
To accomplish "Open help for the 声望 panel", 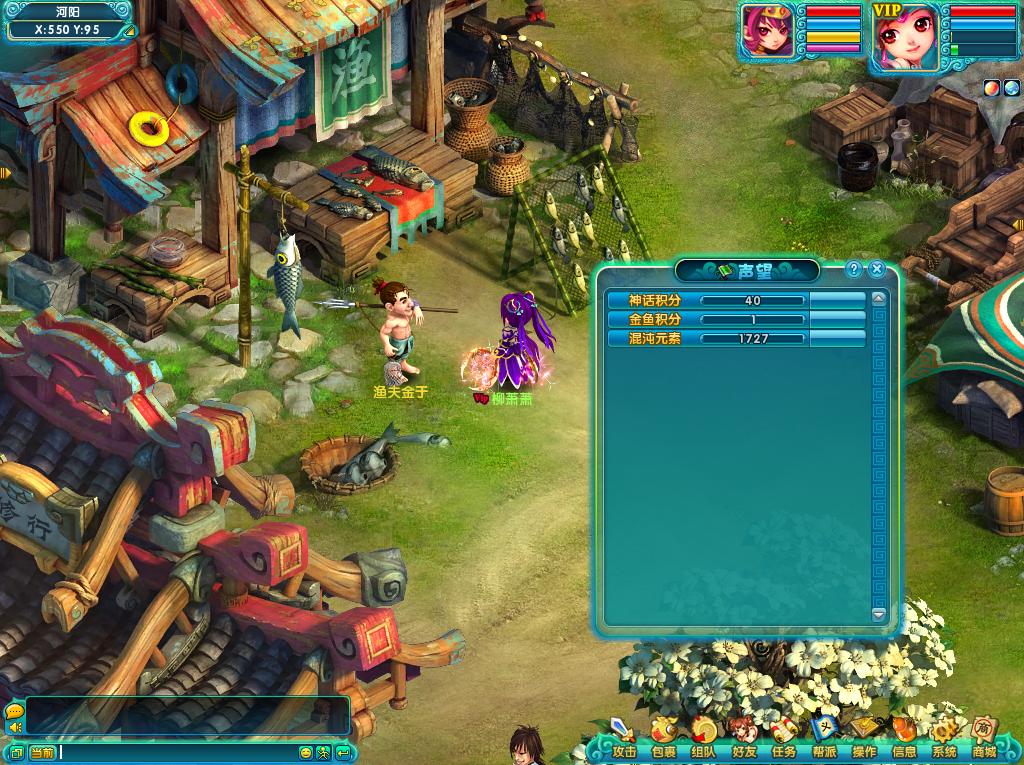I will [854, 269].
